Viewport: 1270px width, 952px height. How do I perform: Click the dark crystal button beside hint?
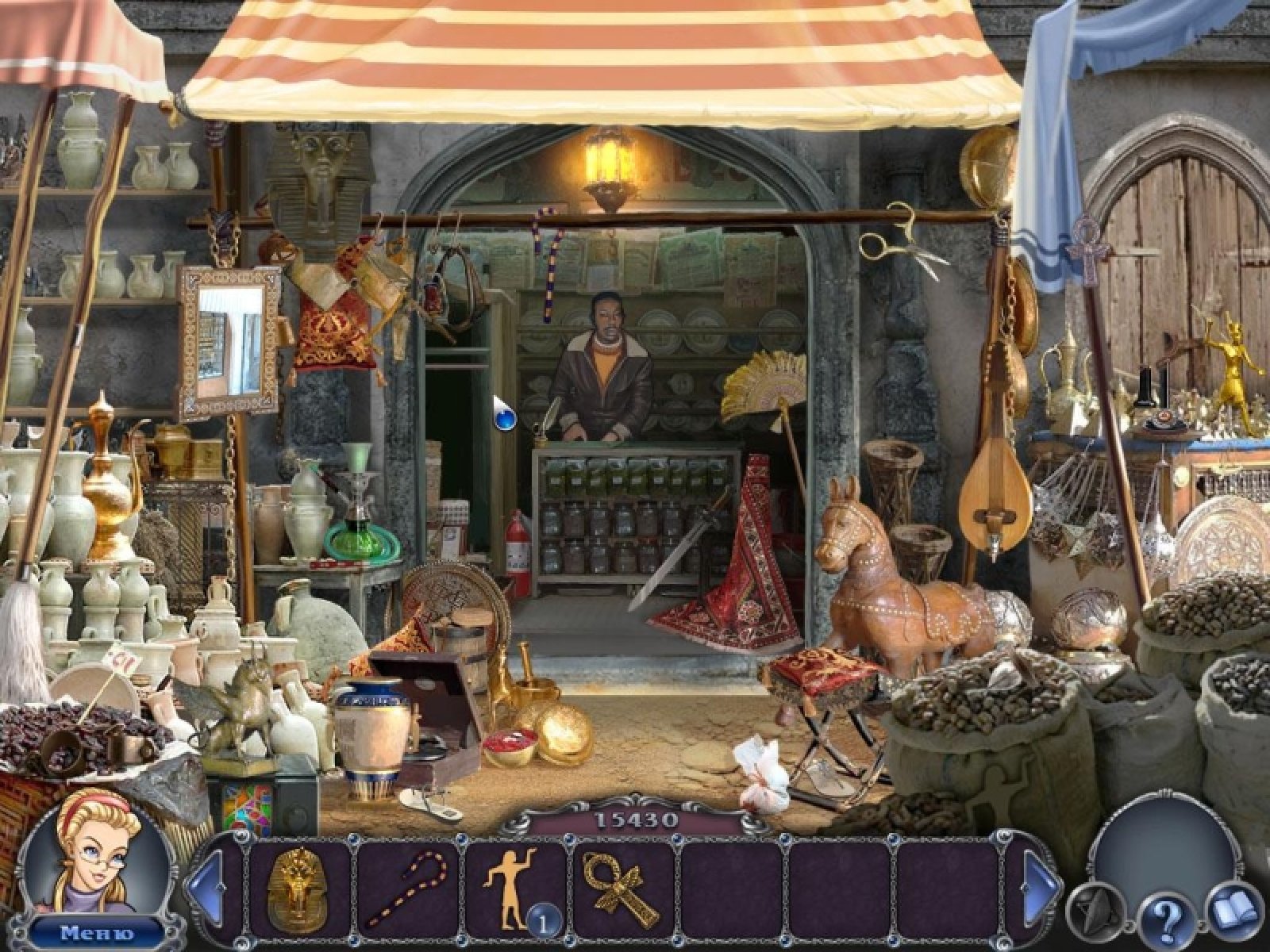(1095, 906)
